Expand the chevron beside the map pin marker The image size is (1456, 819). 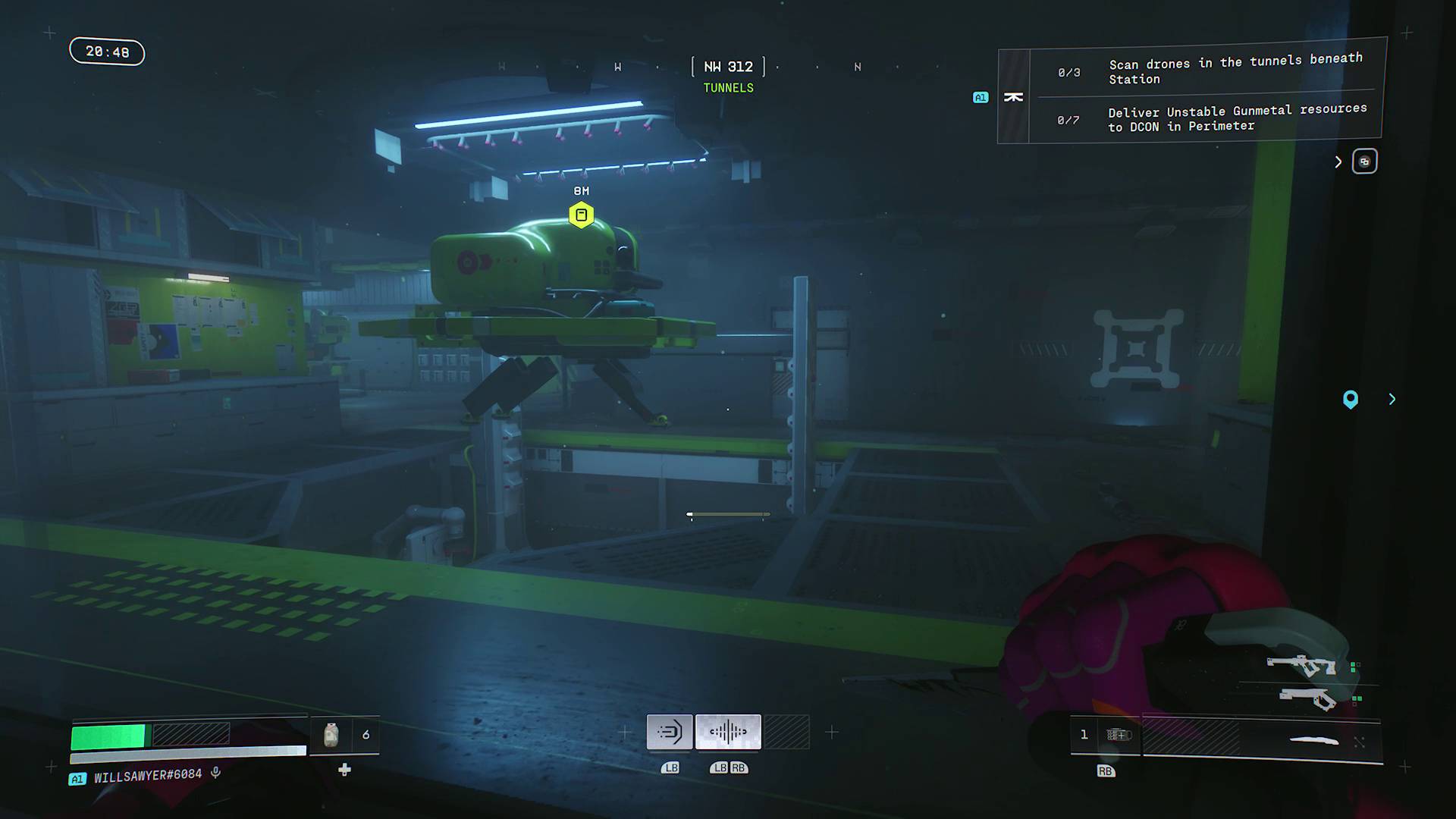tap(1392, 399)
